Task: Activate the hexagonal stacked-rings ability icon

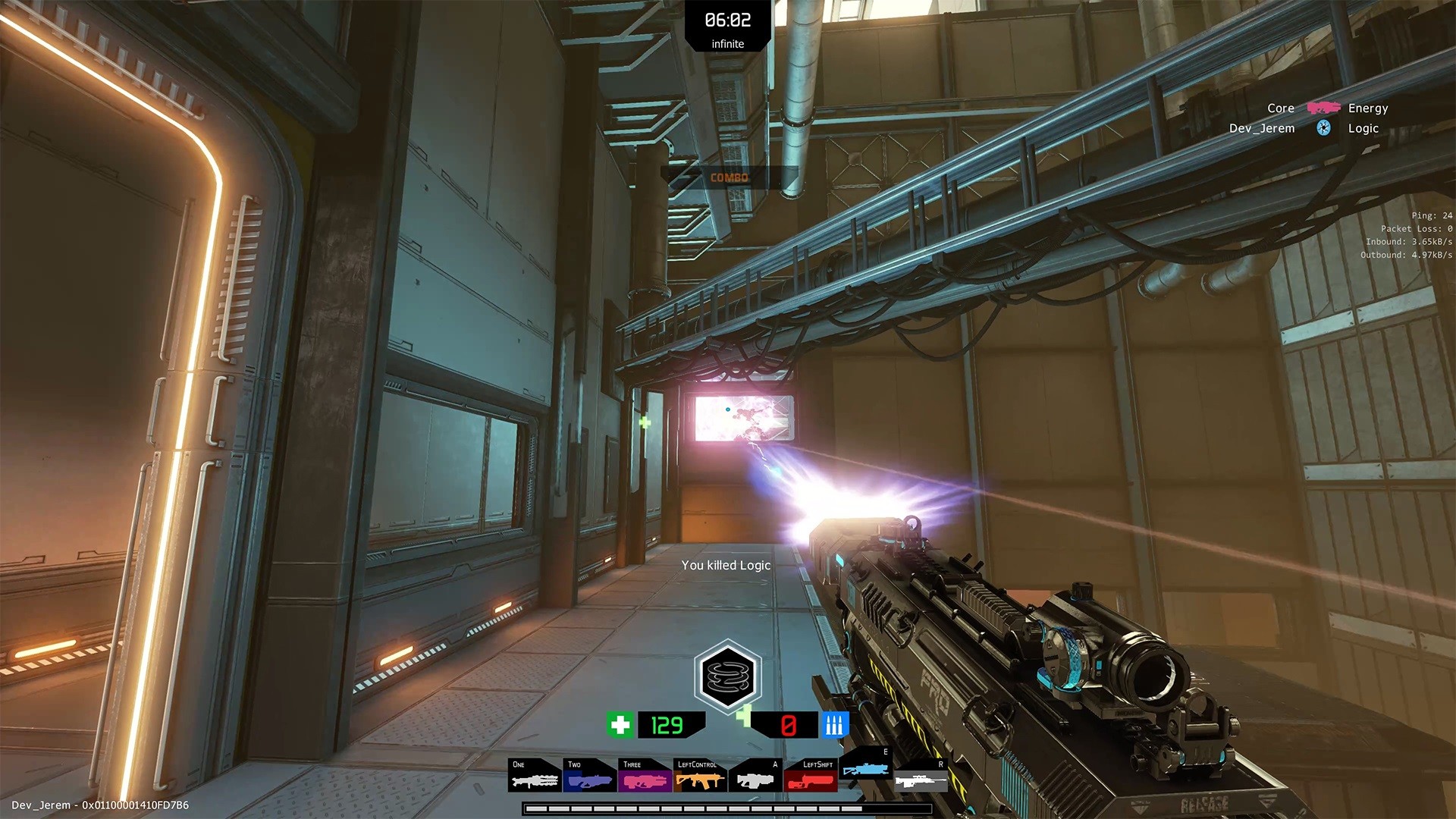Action: [727, 676]
